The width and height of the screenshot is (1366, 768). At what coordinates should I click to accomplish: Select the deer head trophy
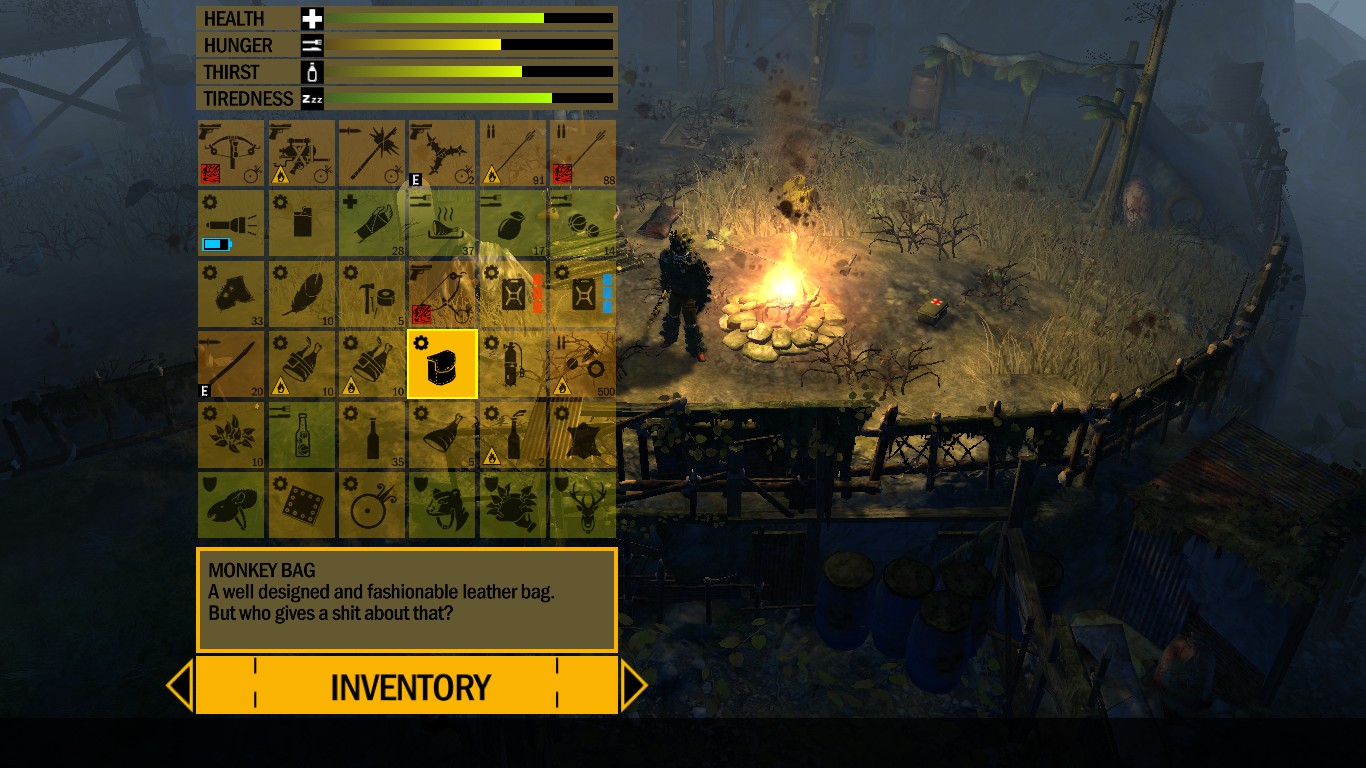point(581,503)
